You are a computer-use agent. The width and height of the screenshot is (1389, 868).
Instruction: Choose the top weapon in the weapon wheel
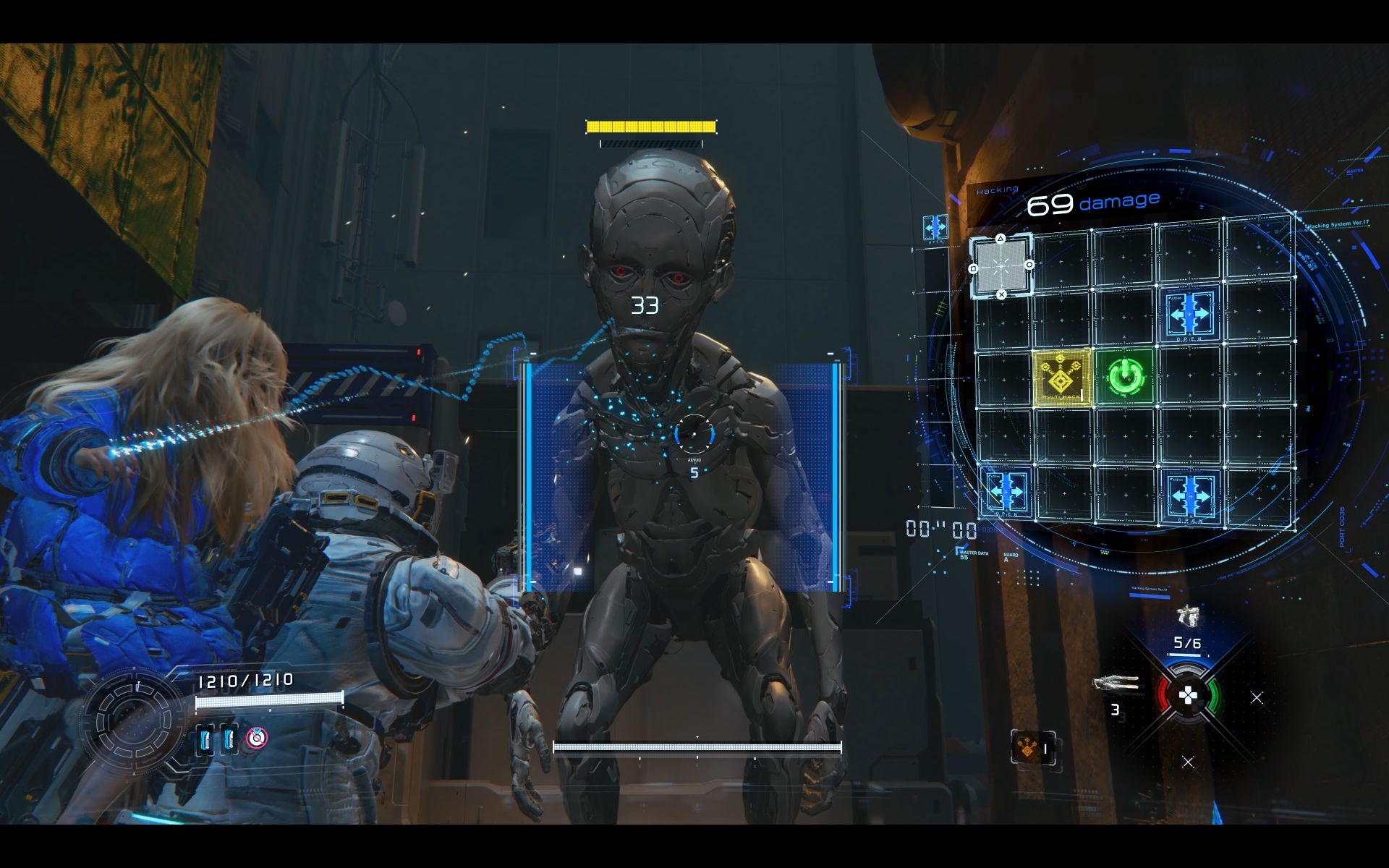[1186, 616]
